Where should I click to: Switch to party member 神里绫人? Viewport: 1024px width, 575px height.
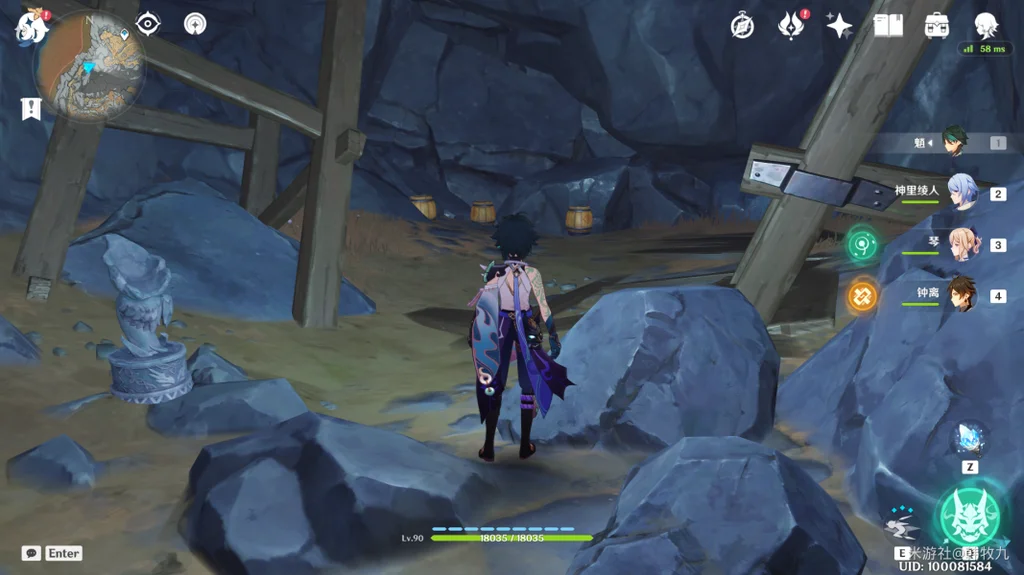960,192
